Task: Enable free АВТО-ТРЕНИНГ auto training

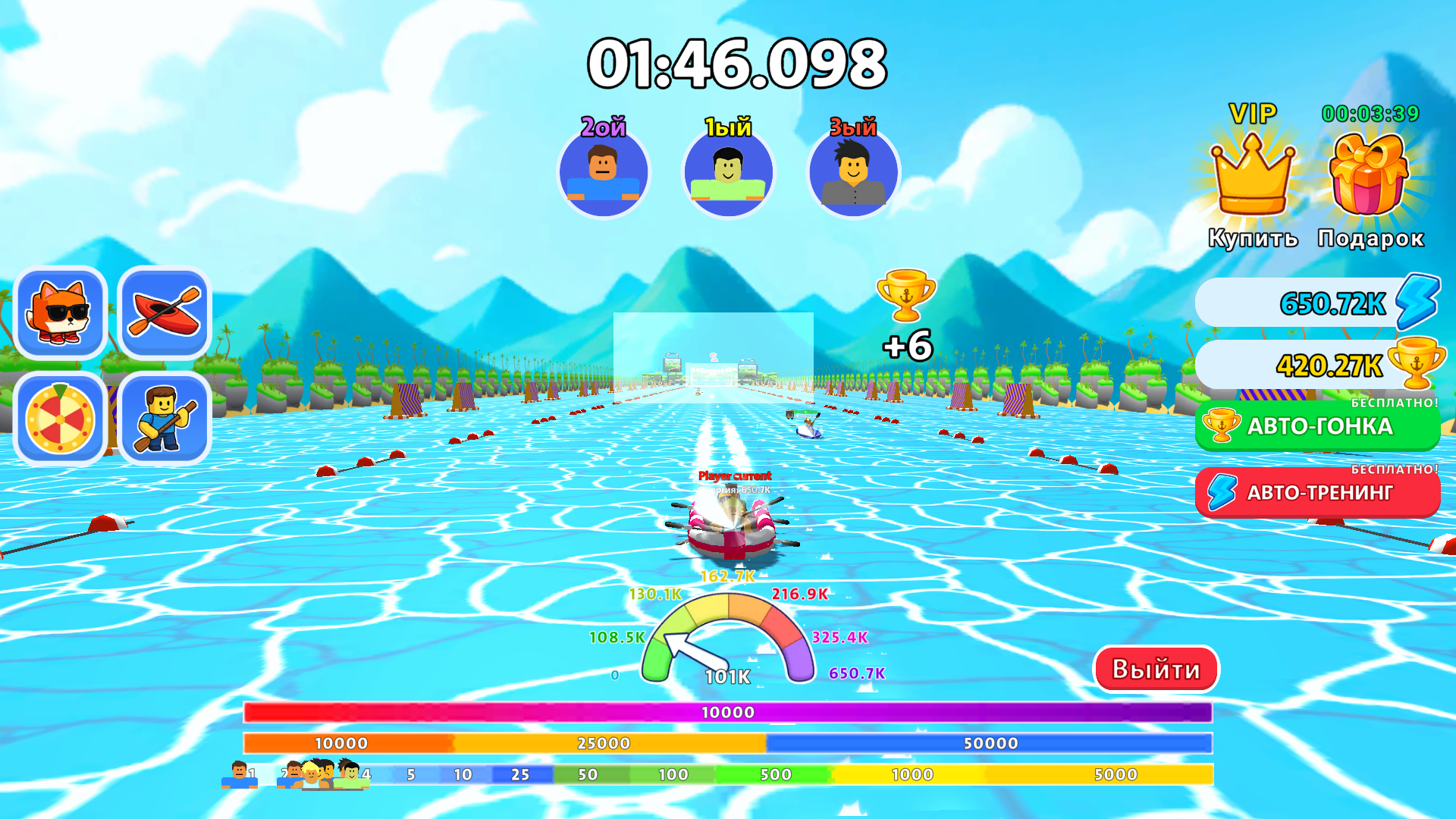Action: pyautogui.click(x=1317, y=493)
